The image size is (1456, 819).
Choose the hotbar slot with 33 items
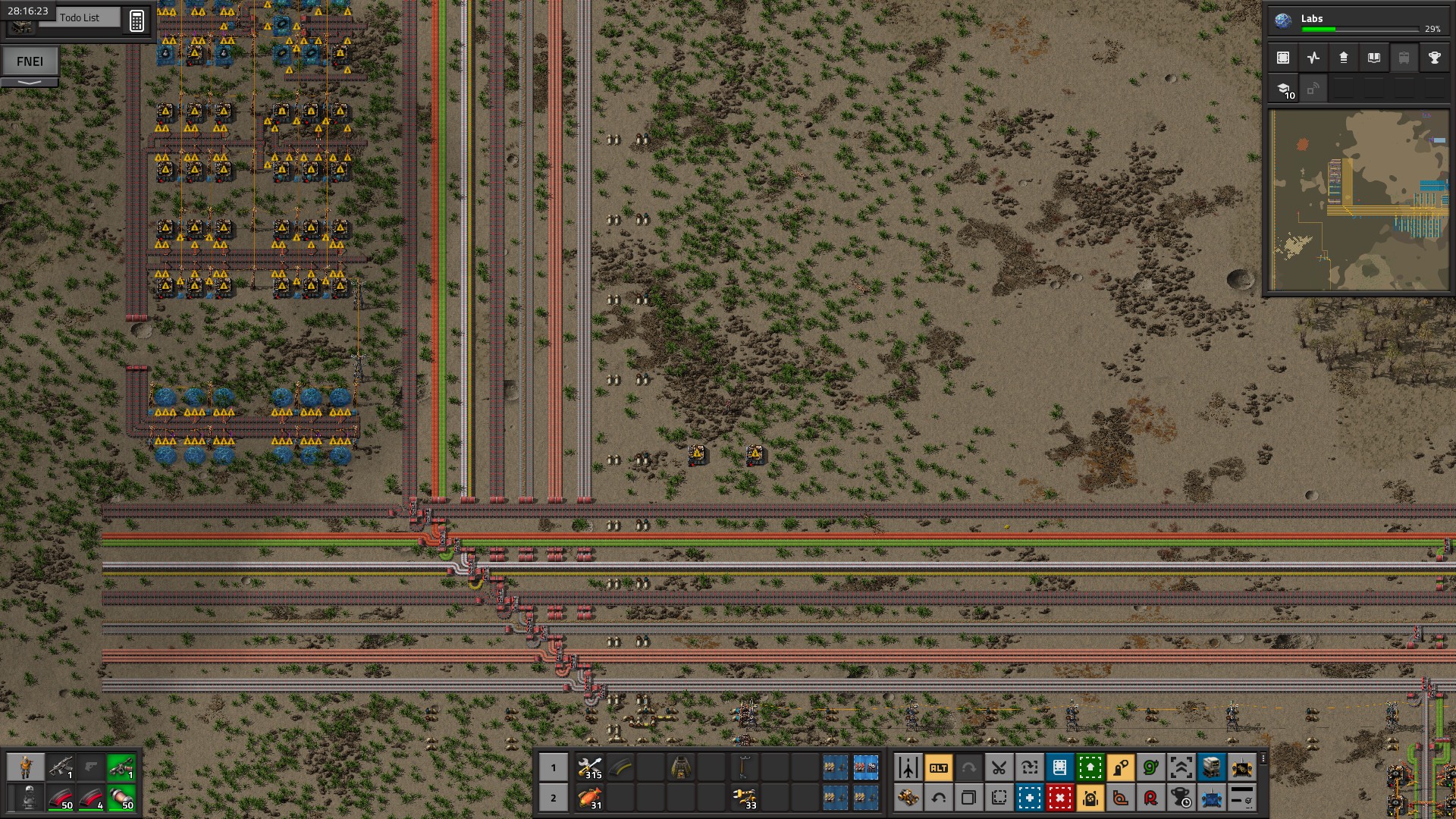coord(744,798)
